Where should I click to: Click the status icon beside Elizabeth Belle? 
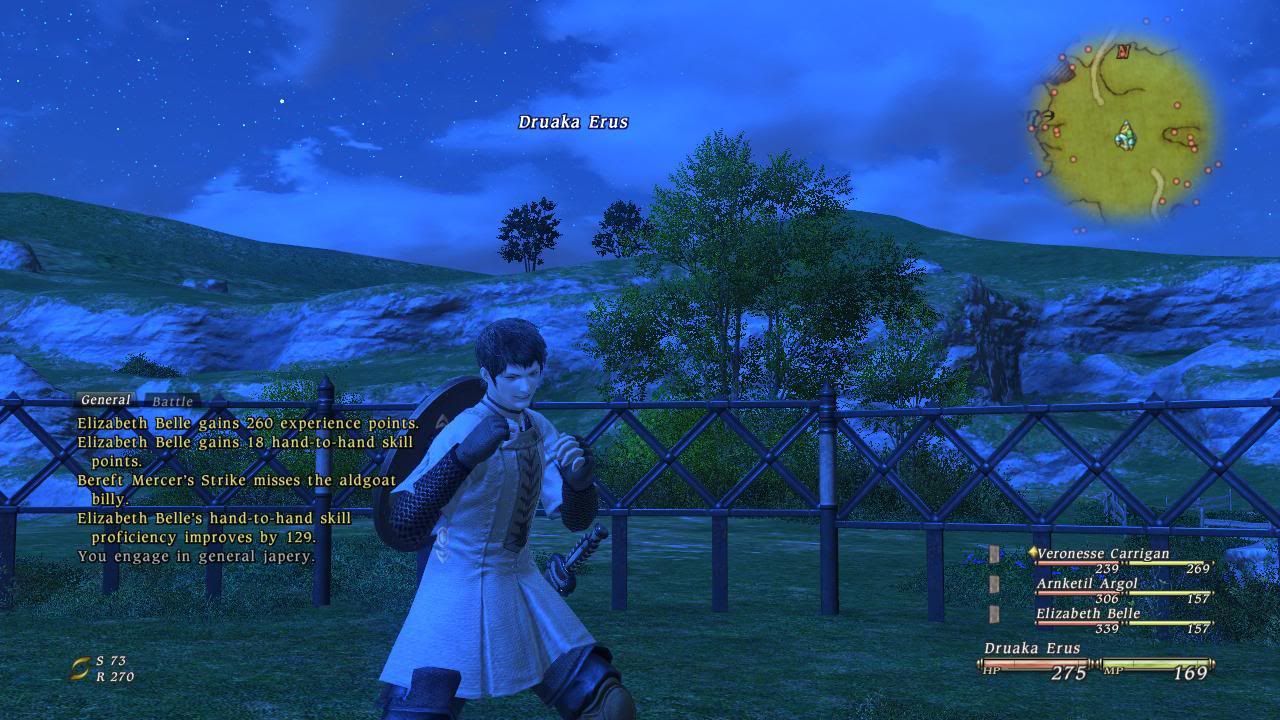coord(993,615)
